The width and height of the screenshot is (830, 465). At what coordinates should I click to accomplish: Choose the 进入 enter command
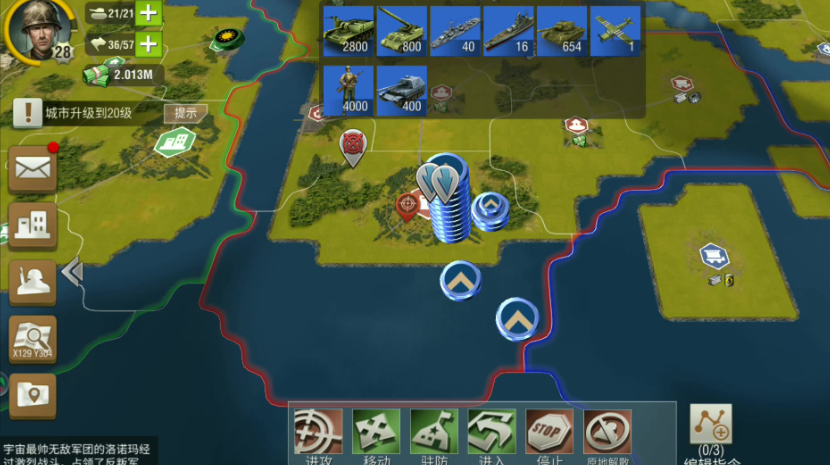[493, 433]
